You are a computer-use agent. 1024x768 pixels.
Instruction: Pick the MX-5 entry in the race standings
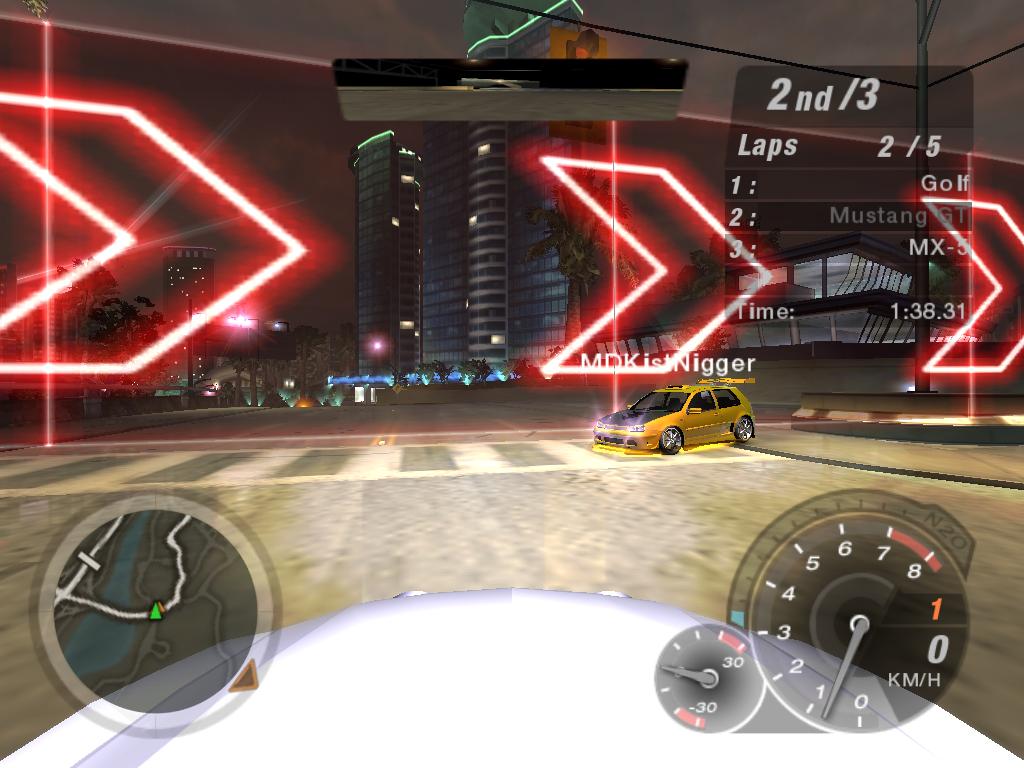[850, 248]
